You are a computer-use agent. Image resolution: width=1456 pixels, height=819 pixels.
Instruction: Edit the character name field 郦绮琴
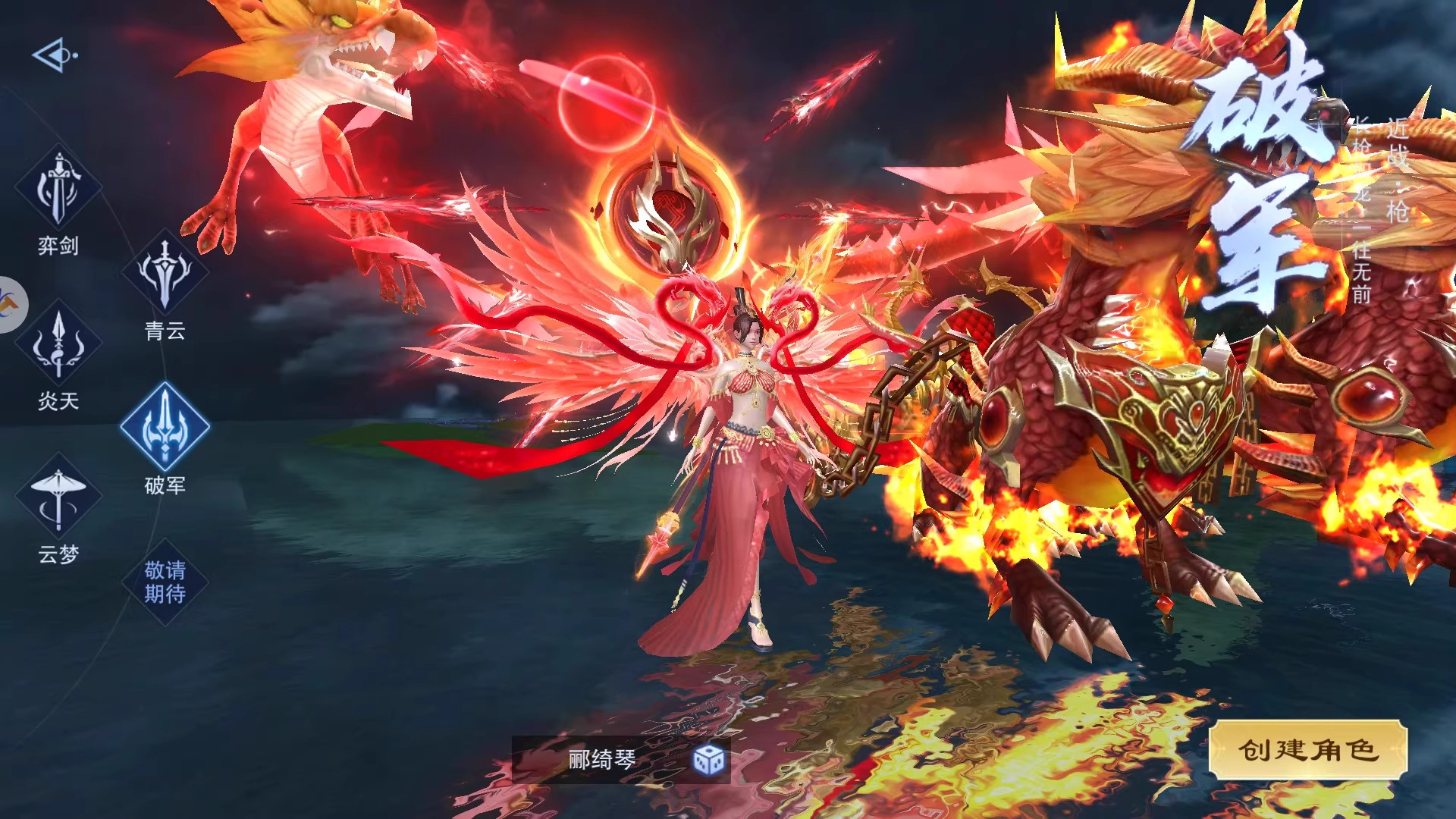point(601,759)
